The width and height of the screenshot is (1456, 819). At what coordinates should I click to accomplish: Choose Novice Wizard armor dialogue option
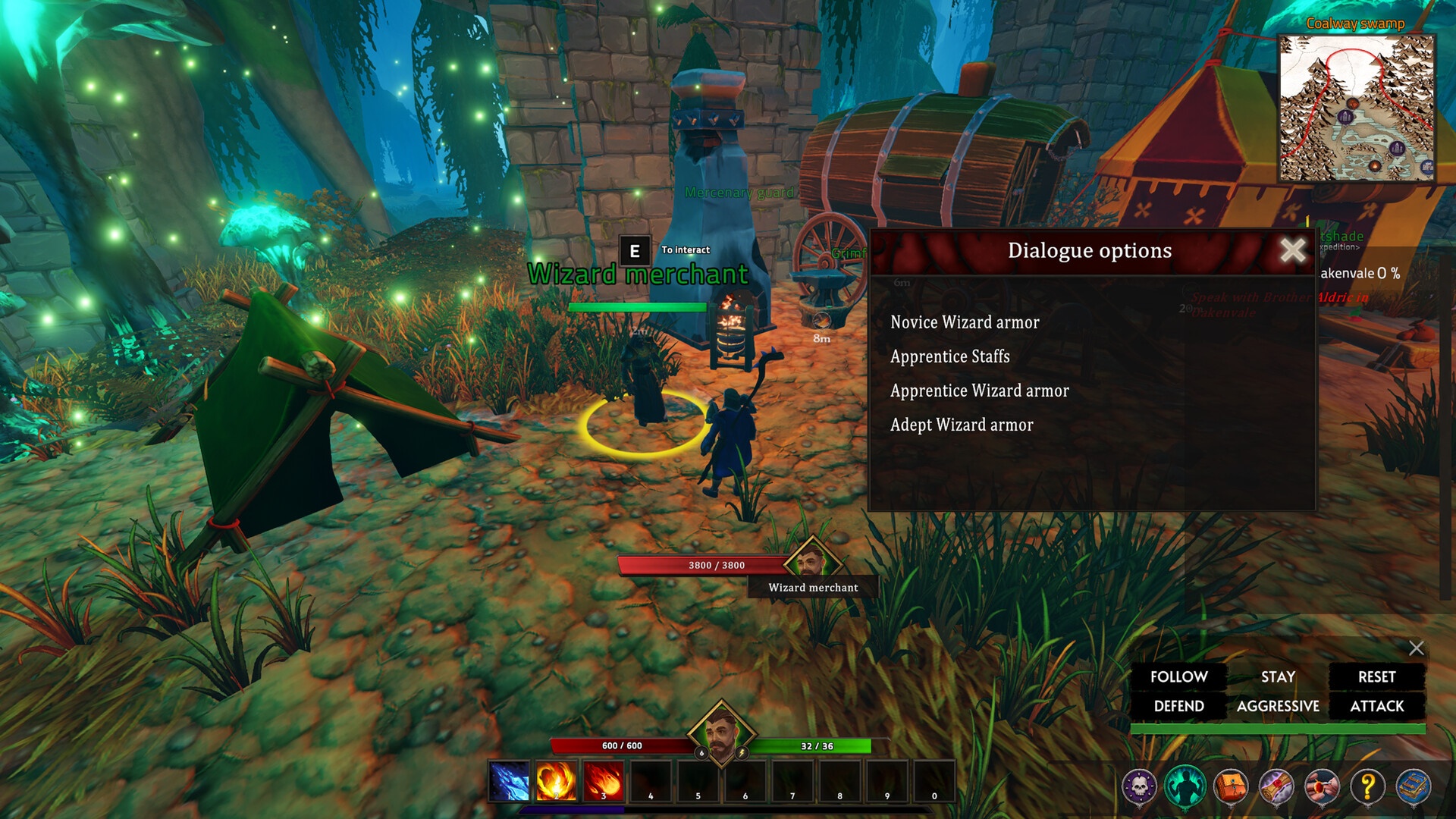pyautogui.click(x=965, y=322)
